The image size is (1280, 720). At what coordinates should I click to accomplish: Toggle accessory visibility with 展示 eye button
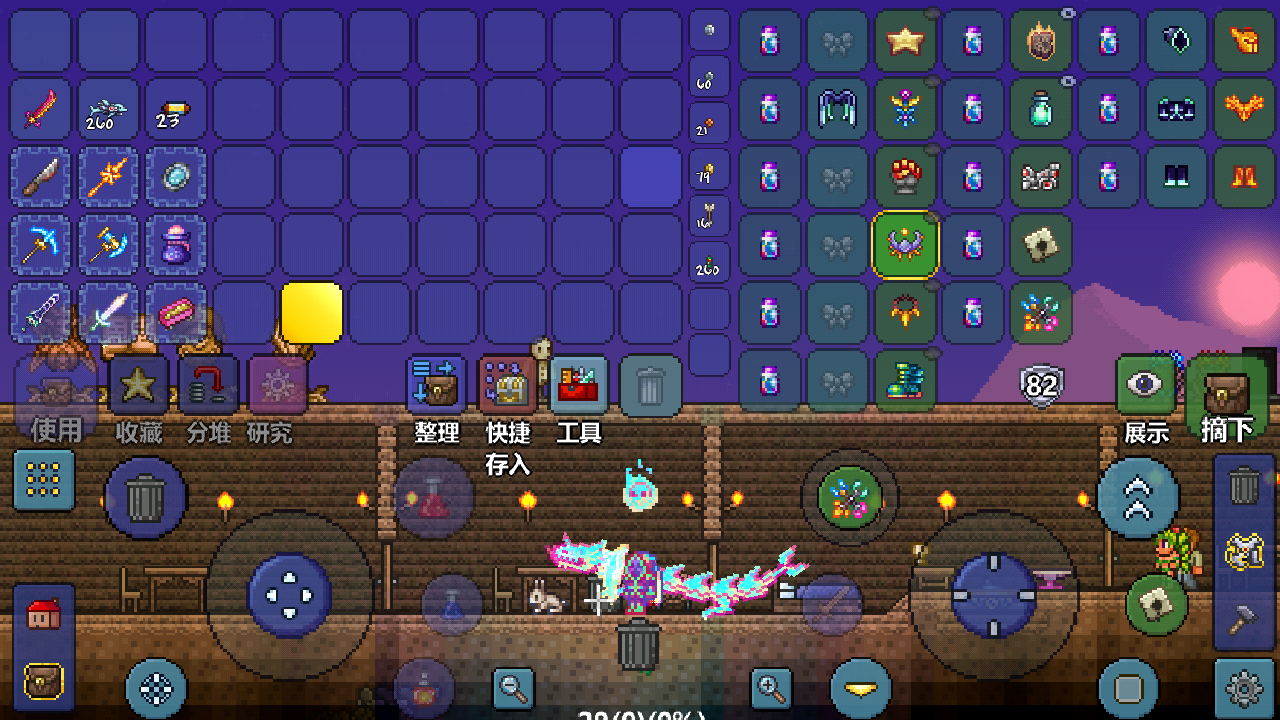[1146, 386]
